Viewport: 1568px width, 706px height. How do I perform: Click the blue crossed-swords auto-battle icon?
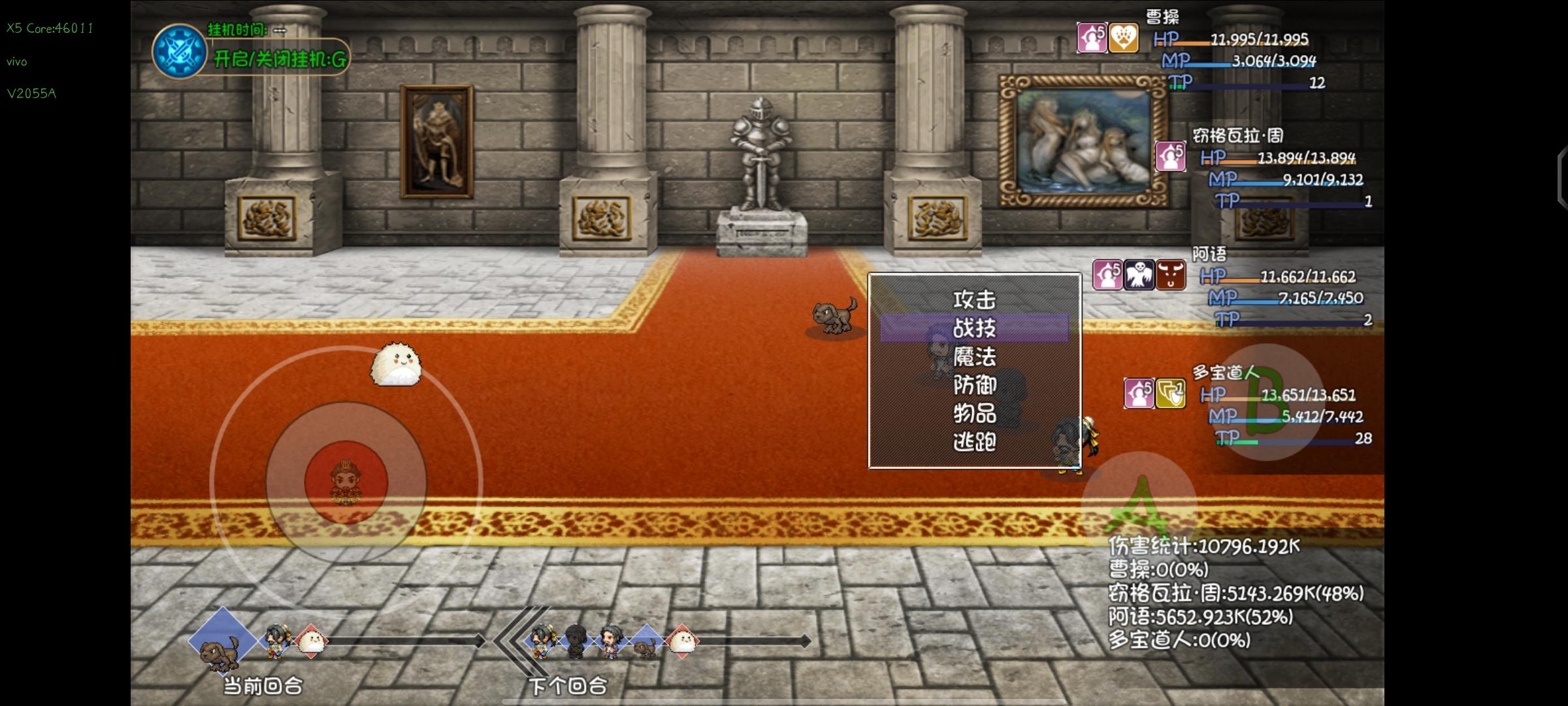pyautogui.click(x=178, y=52)
